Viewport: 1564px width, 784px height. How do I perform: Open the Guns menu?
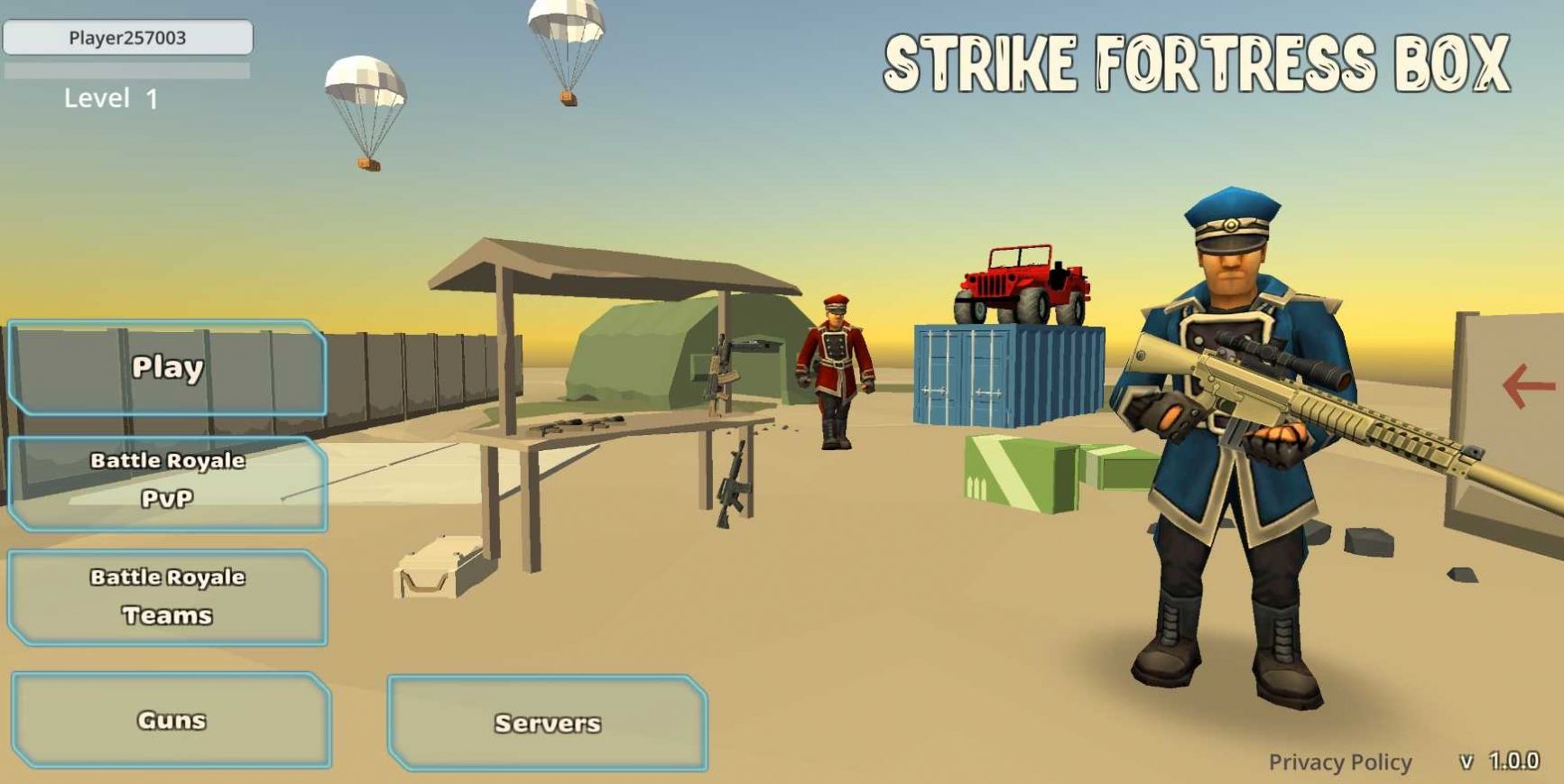click(171, 720)
